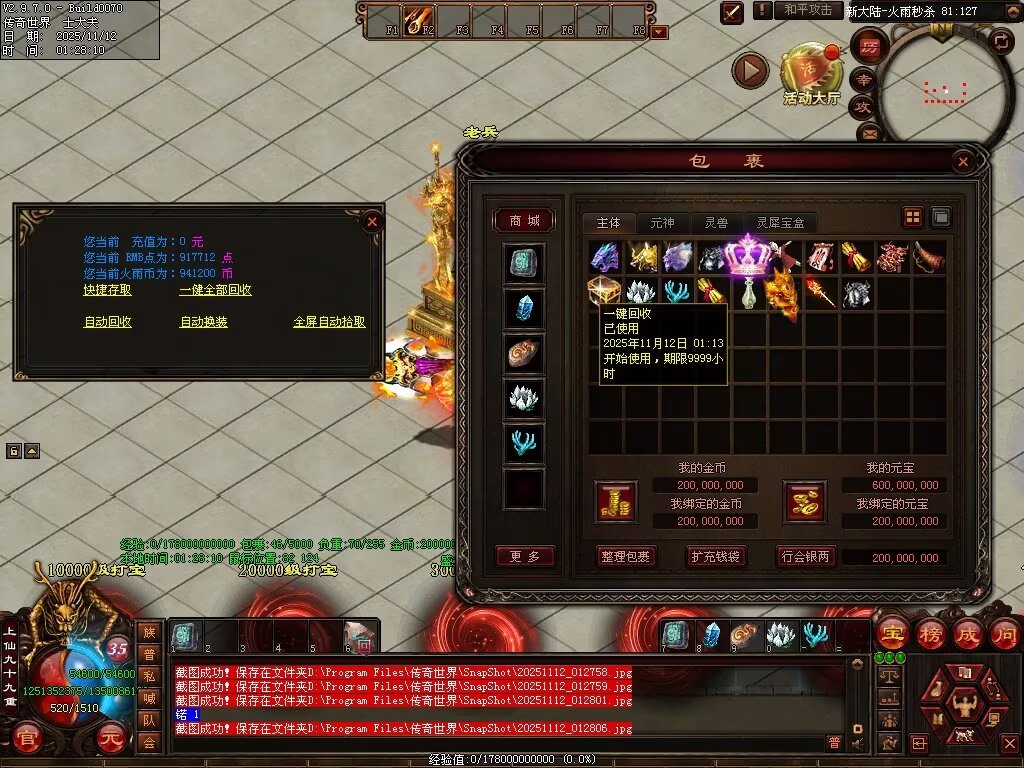The width and height of the screenshot is (1024, 768).
Task: Click the 行会银两 guild silver button
Action: click(806, 556)
